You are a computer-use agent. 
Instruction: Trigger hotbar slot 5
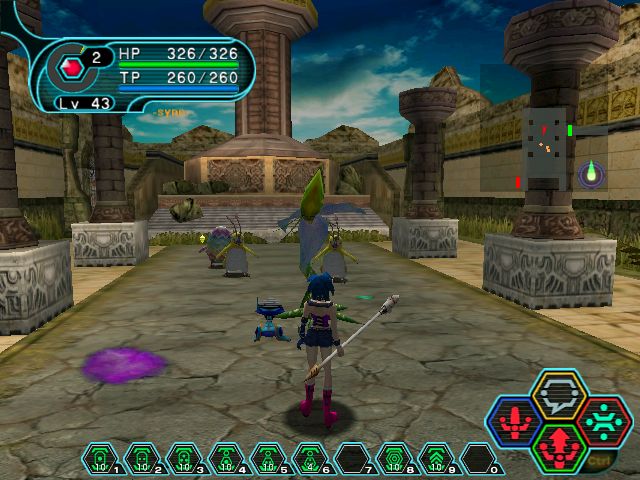point(268,459)
